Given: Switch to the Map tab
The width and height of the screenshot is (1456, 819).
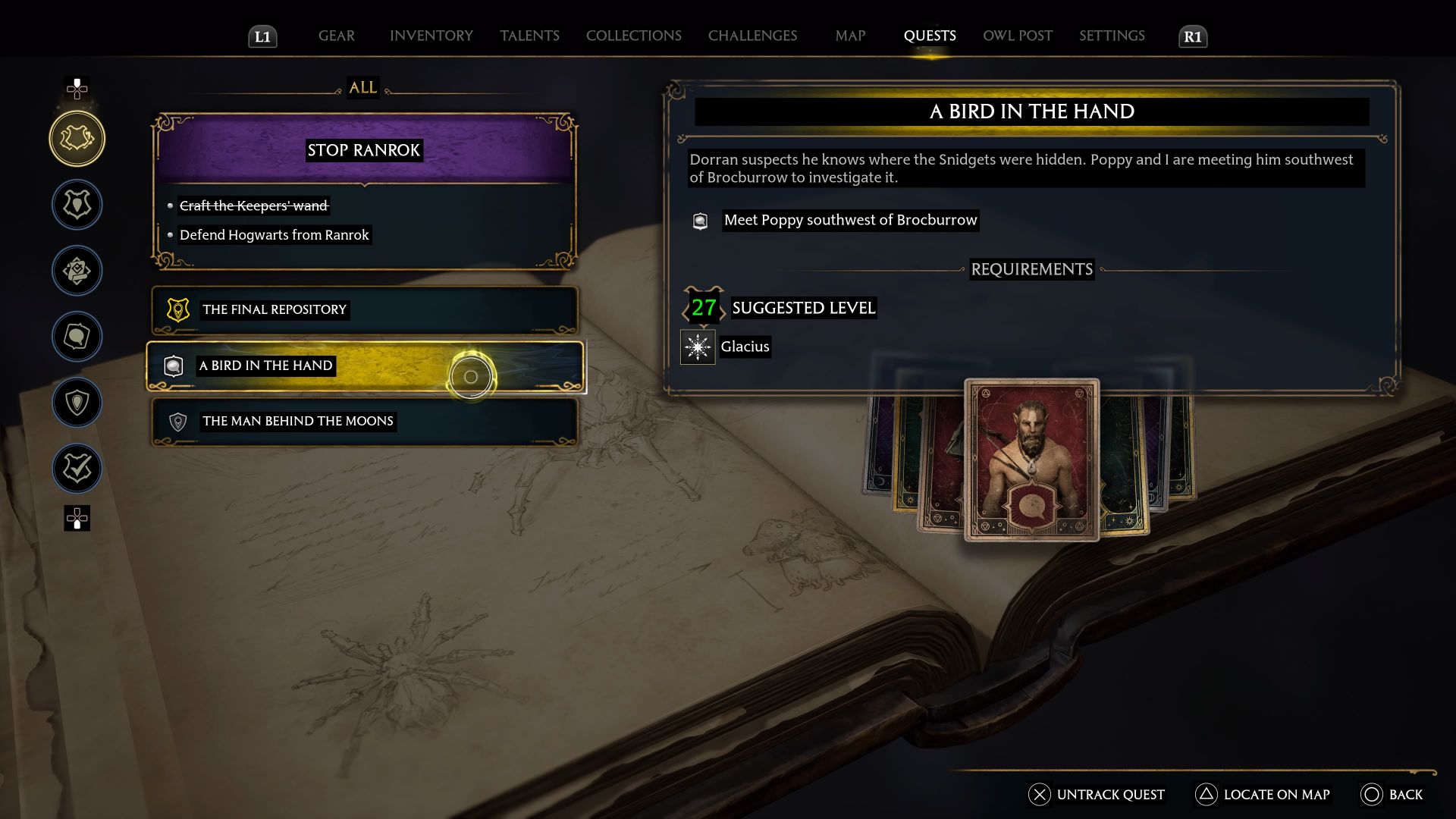Looking at the screenshot, I should 849,36.
